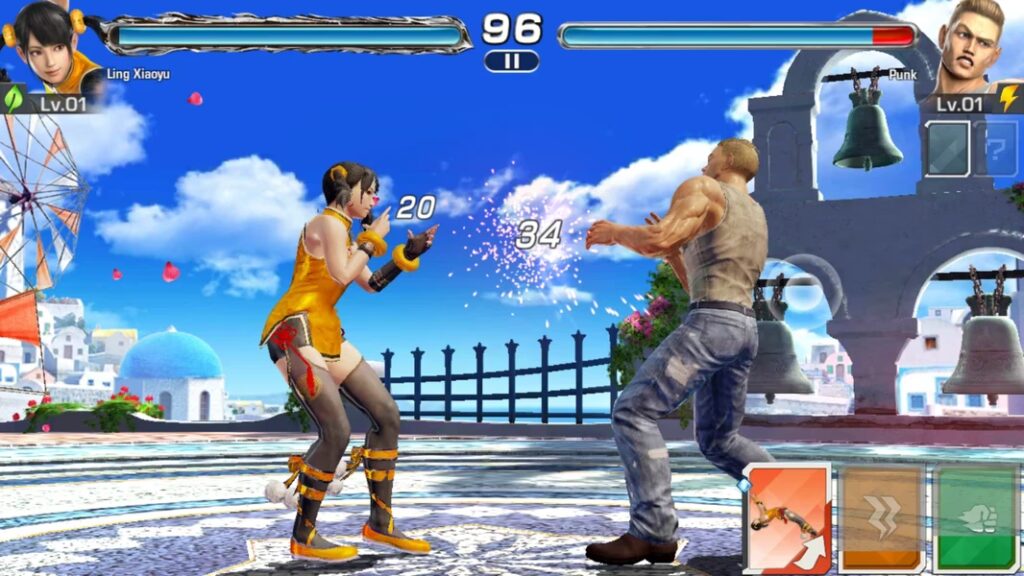The height and width of the screenshot is (576, 1024).
Task: Use the orange double-chevron card
Action: point(881,517)
